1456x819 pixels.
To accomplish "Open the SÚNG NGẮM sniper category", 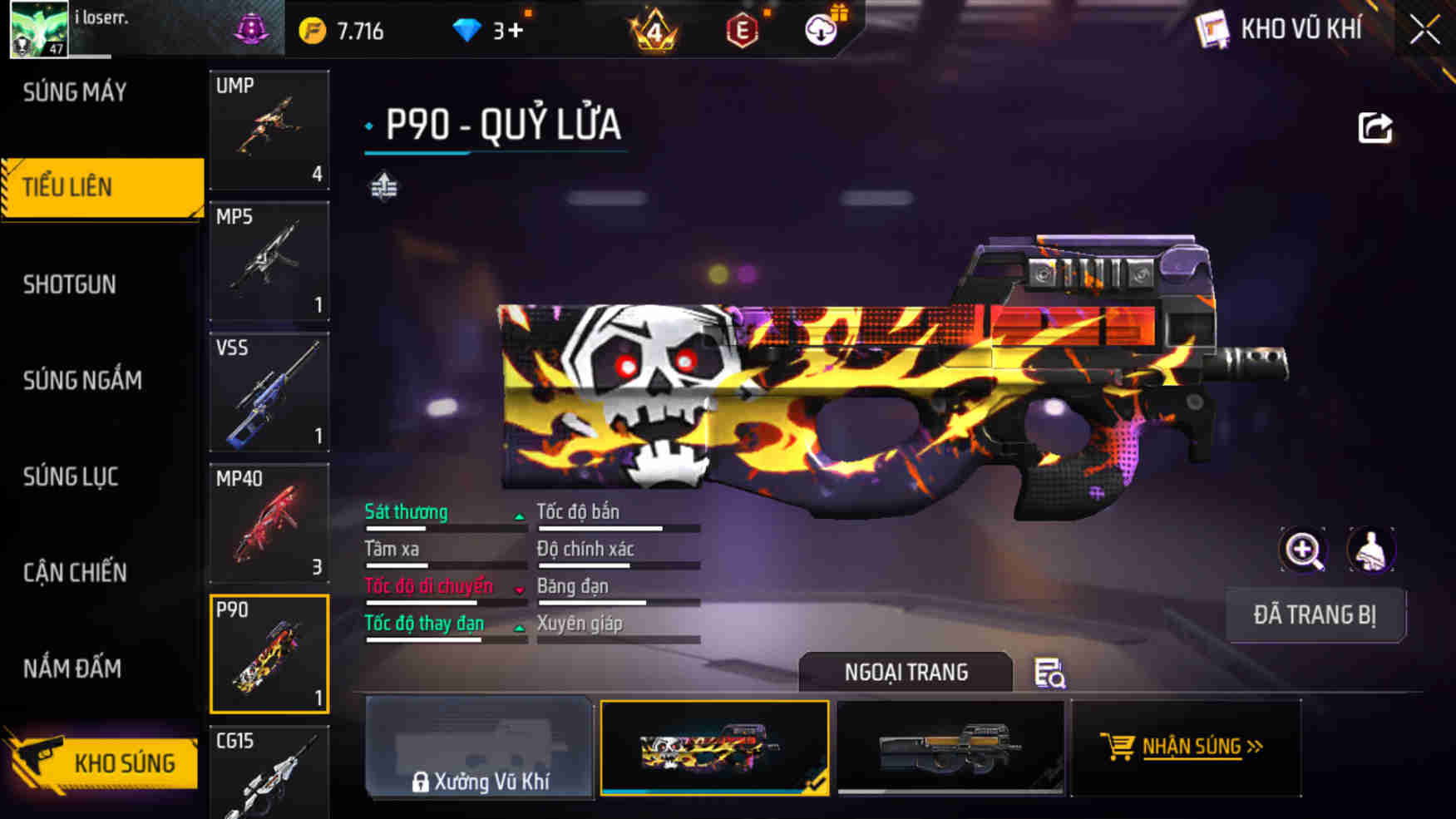I will (x=81, y=380).
